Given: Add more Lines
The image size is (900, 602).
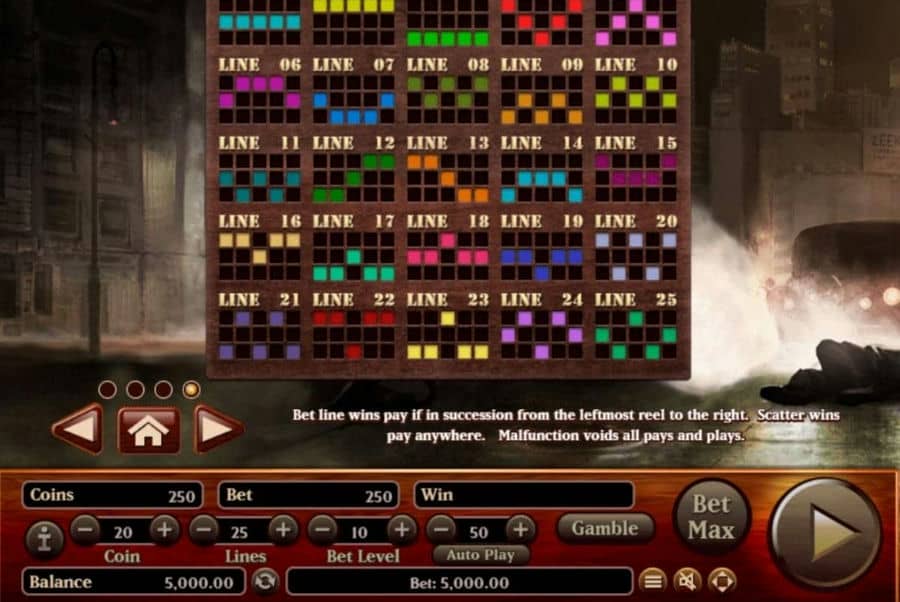Looking at the screenshot, I should [x=283, y=529].
